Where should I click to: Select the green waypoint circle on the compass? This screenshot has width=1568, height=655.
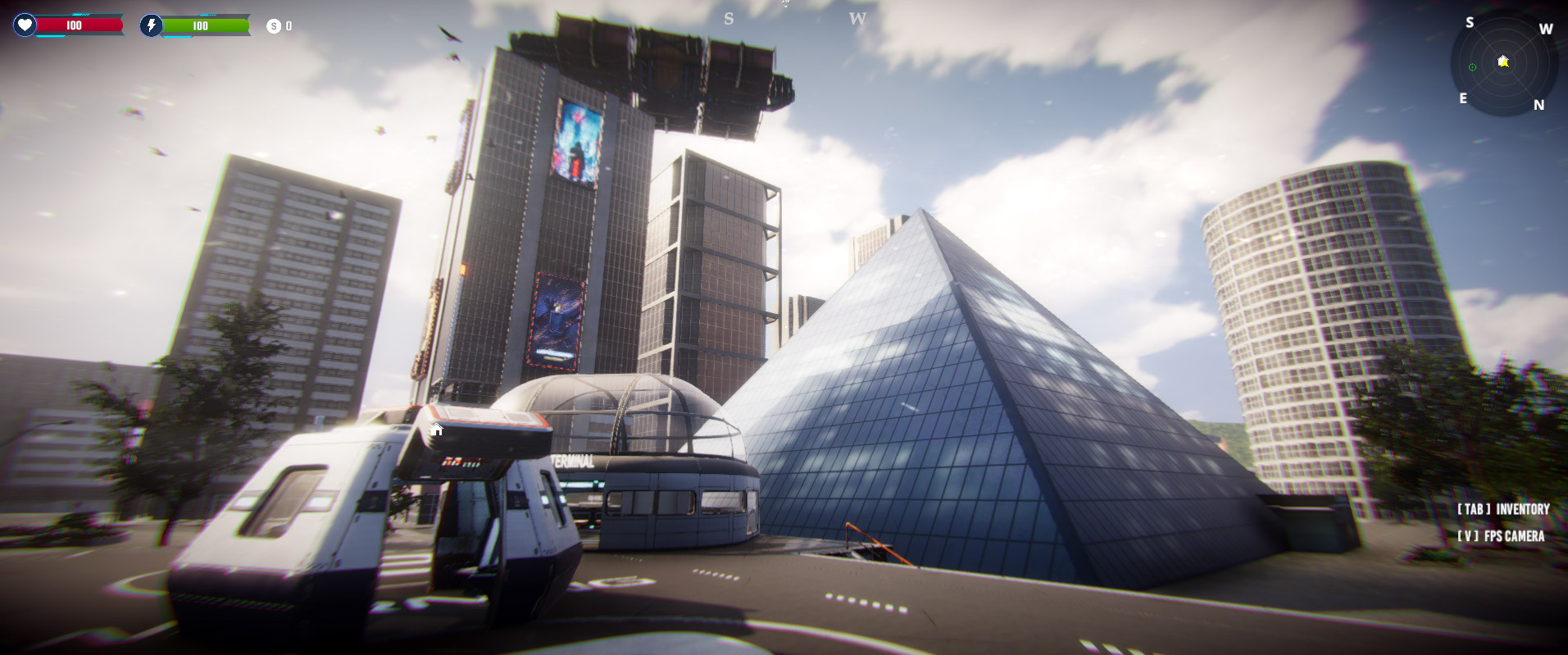pyautogui.click(x=1472, y=66)
